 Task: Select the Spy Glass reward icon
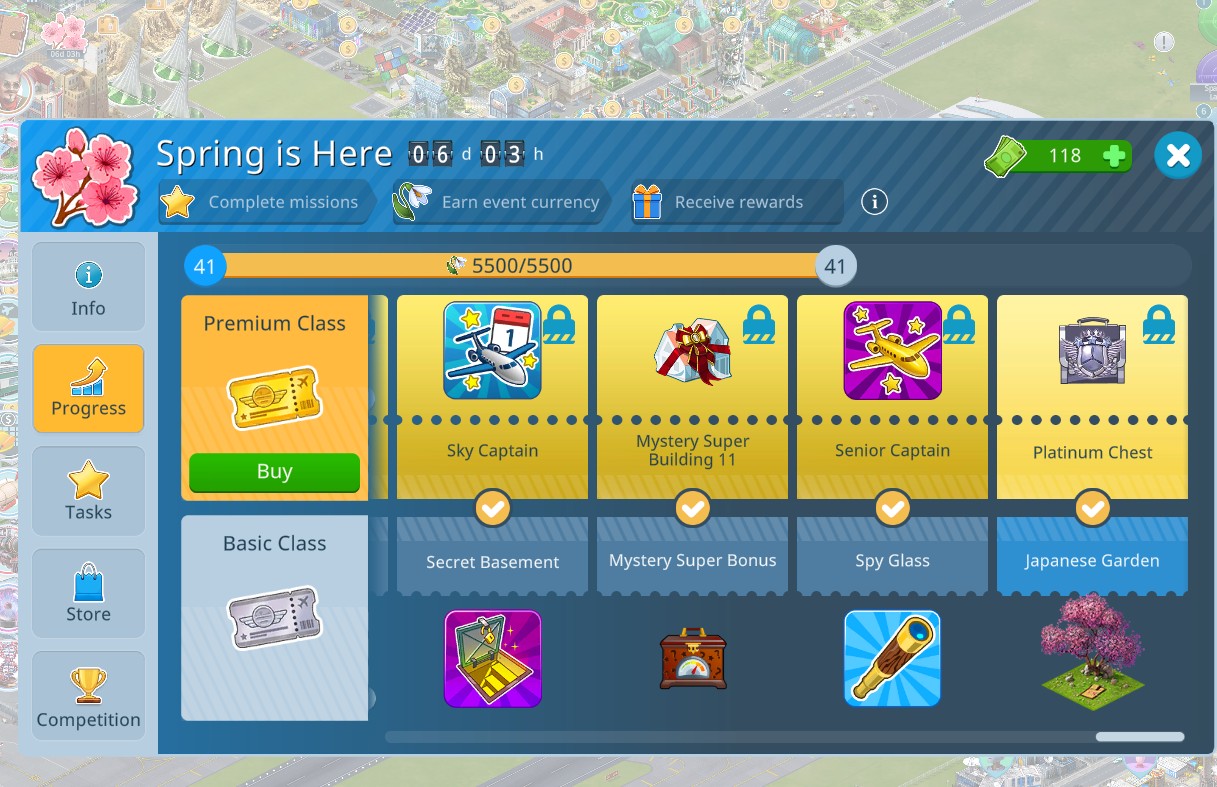point(892,658)
